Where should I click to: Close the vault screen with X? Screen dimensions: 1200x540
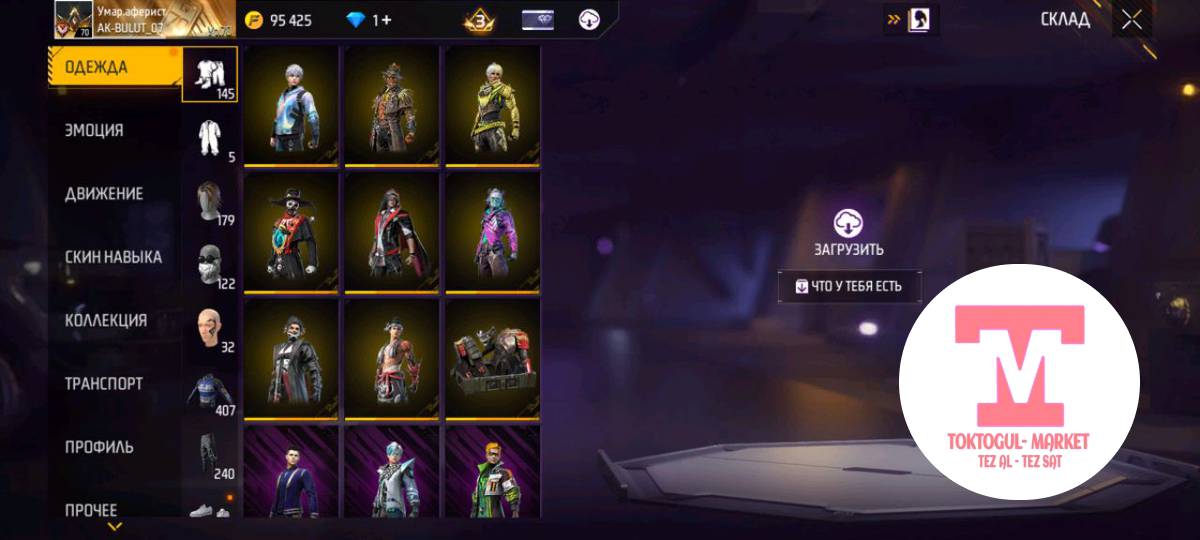[x=1131, y=20]
